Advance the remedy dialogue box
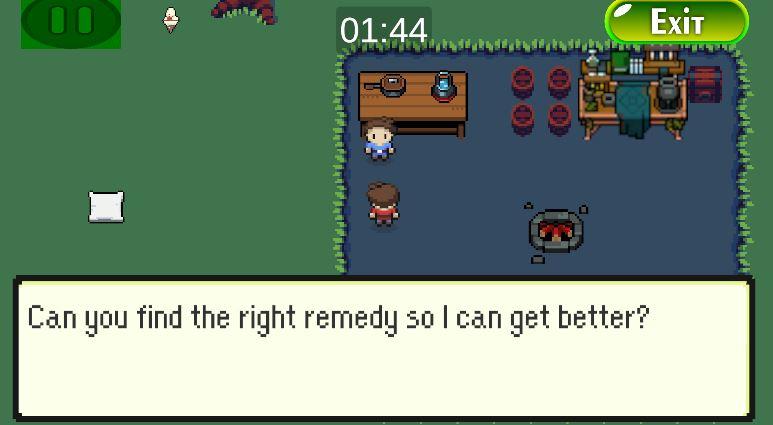 point(384,348)
